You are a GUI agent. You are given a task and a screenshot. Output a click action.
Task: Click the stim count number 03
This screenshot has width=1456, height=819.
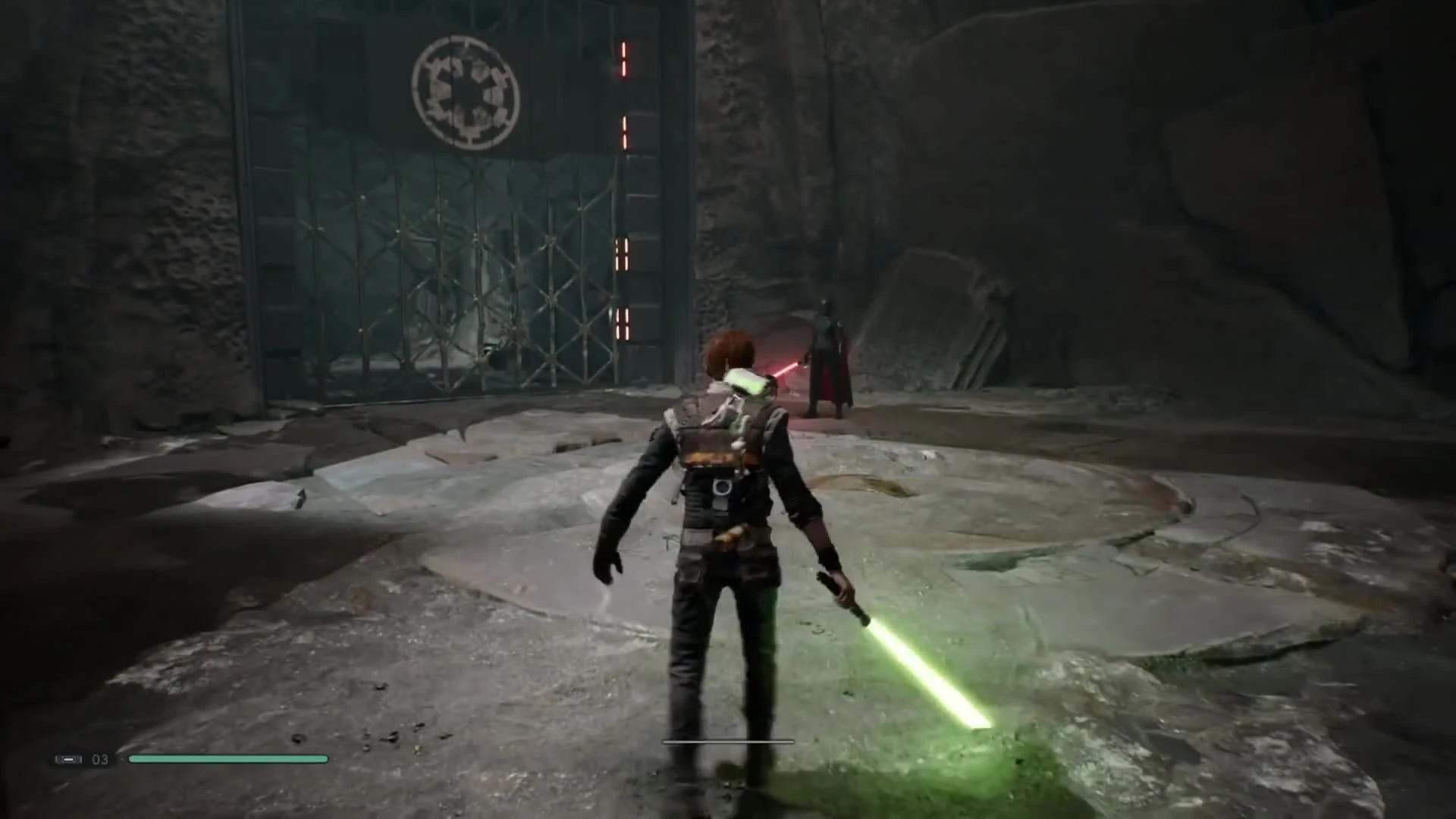[99, 759]
